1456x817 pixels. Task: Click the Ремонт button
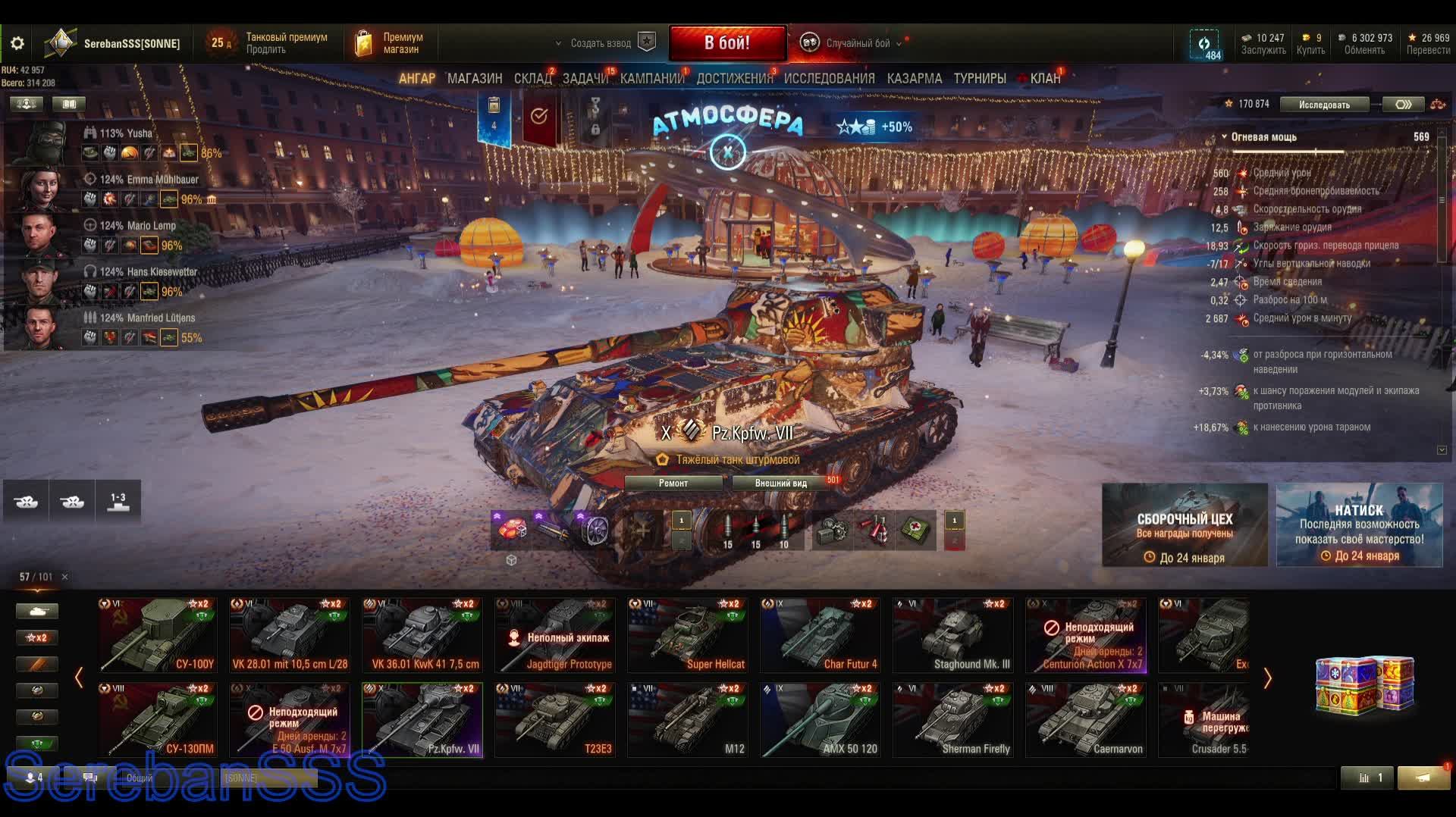pos(673,484)
